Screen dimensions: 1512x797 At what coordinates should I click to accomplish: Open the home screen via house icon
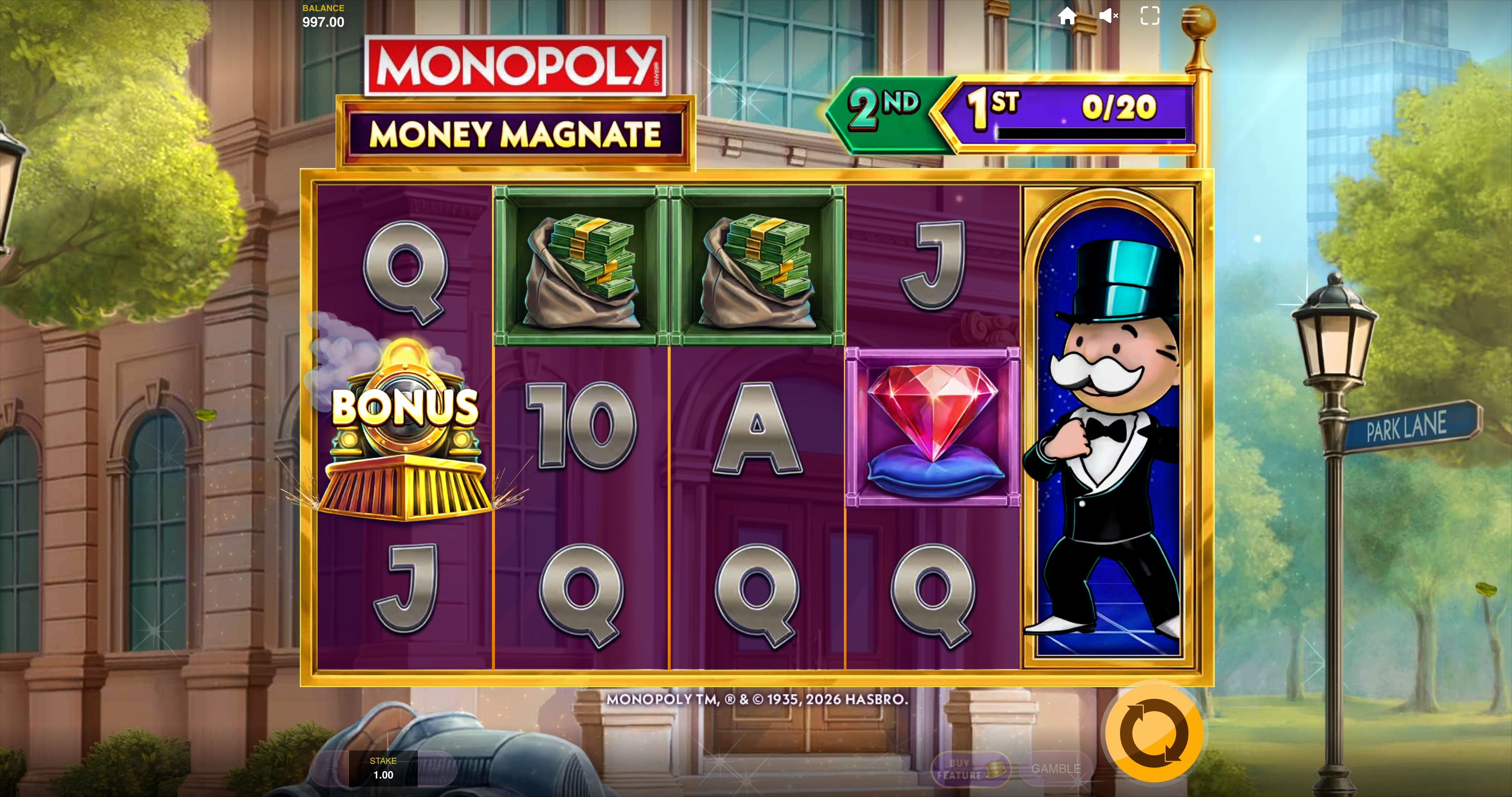pos(1068,16)
